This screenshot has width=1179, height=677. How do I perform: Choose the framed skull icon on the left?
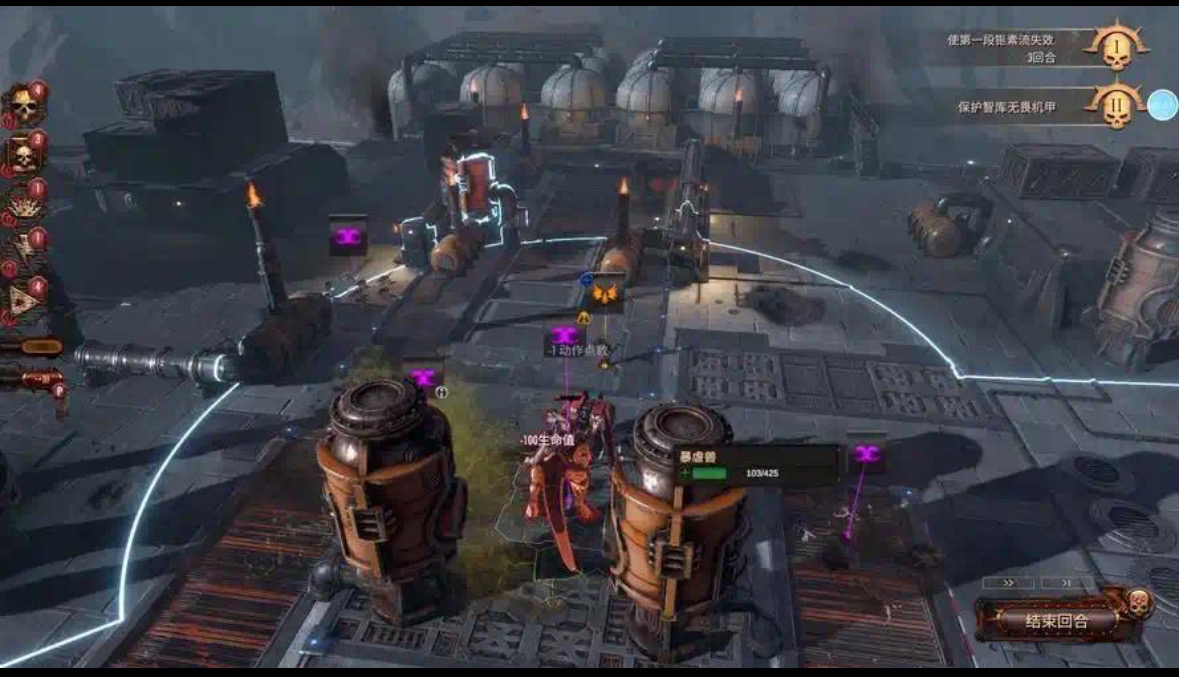[x=22, y=155]
